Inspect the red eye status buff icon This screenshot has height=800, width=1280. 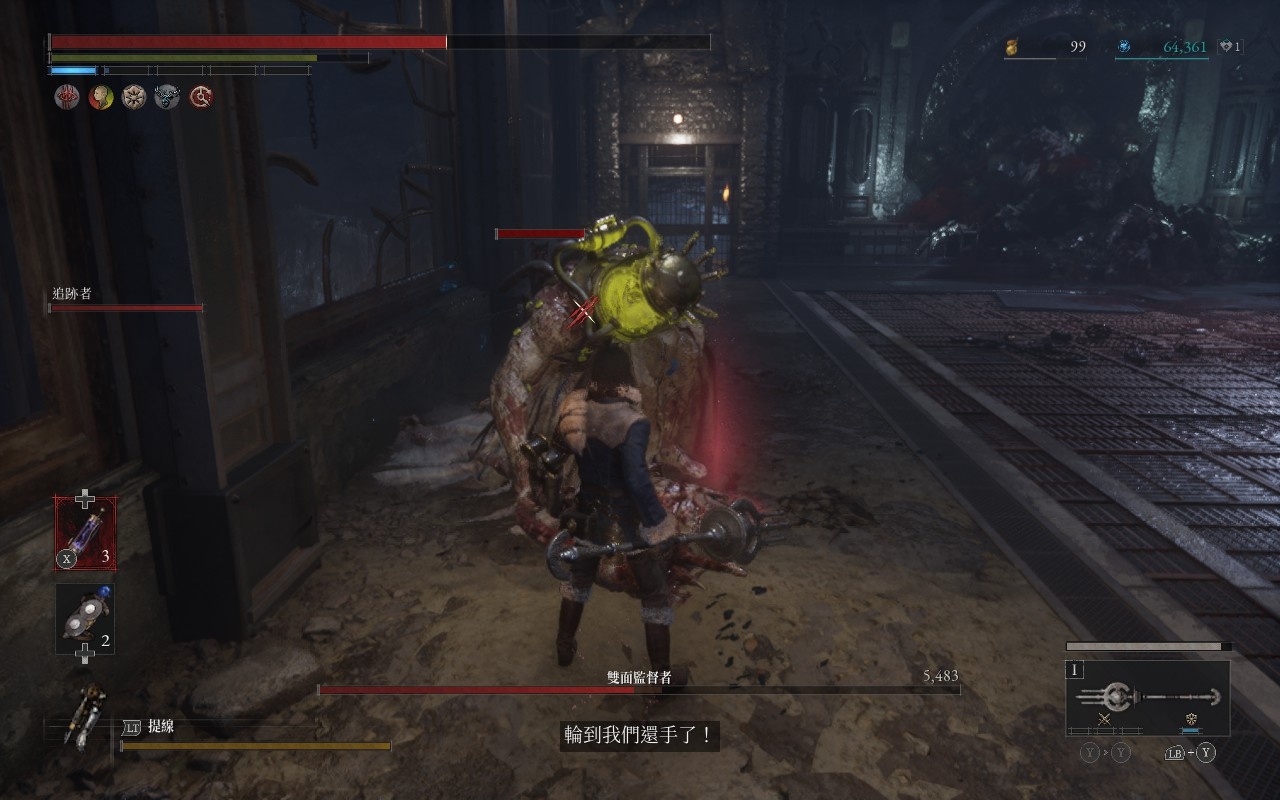point(67,97)
